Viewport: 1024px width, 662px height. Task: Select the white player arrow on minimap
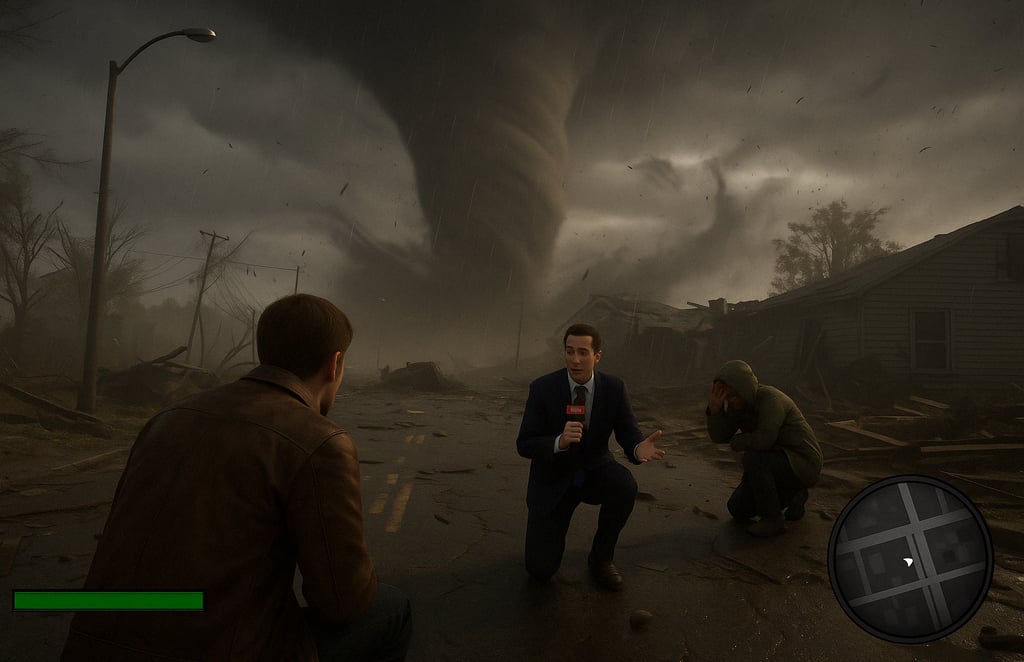coord(907,563)
